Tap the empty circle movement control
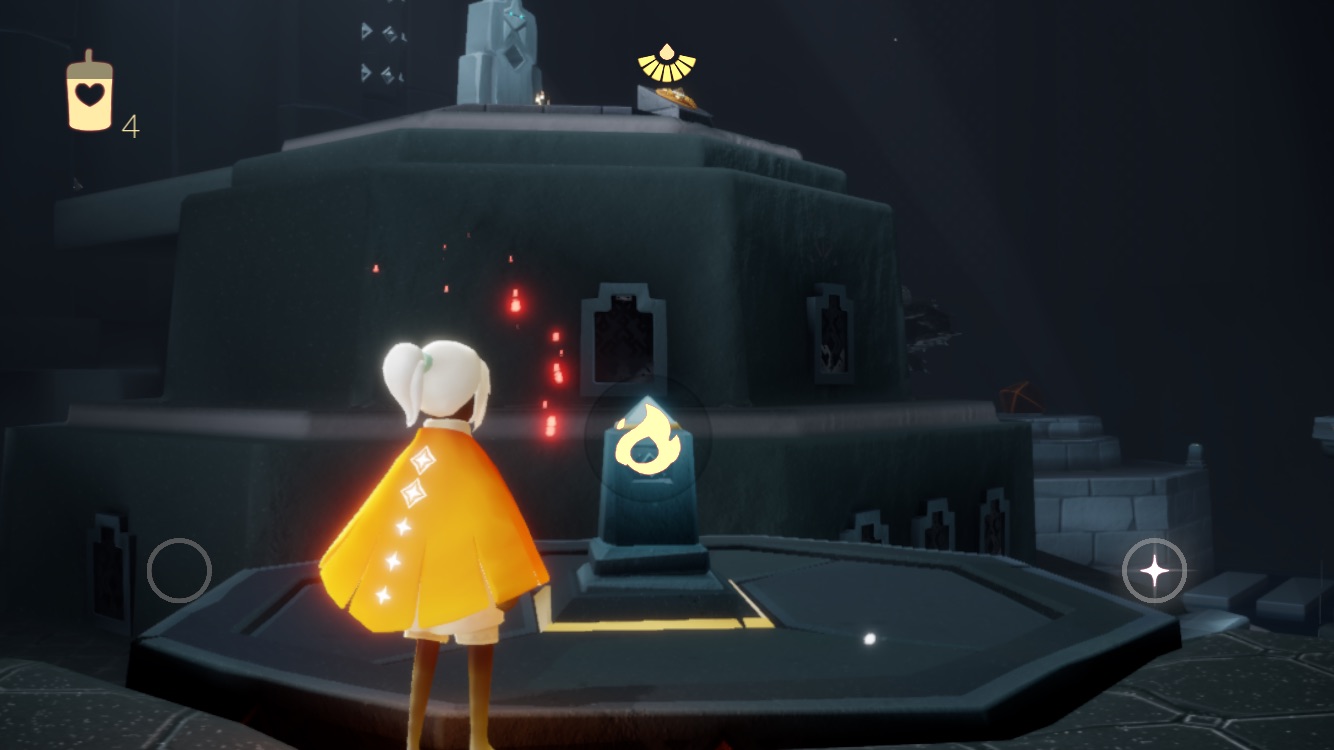The width and height of the screenshot is (1334, 750). tap(179, 570)
